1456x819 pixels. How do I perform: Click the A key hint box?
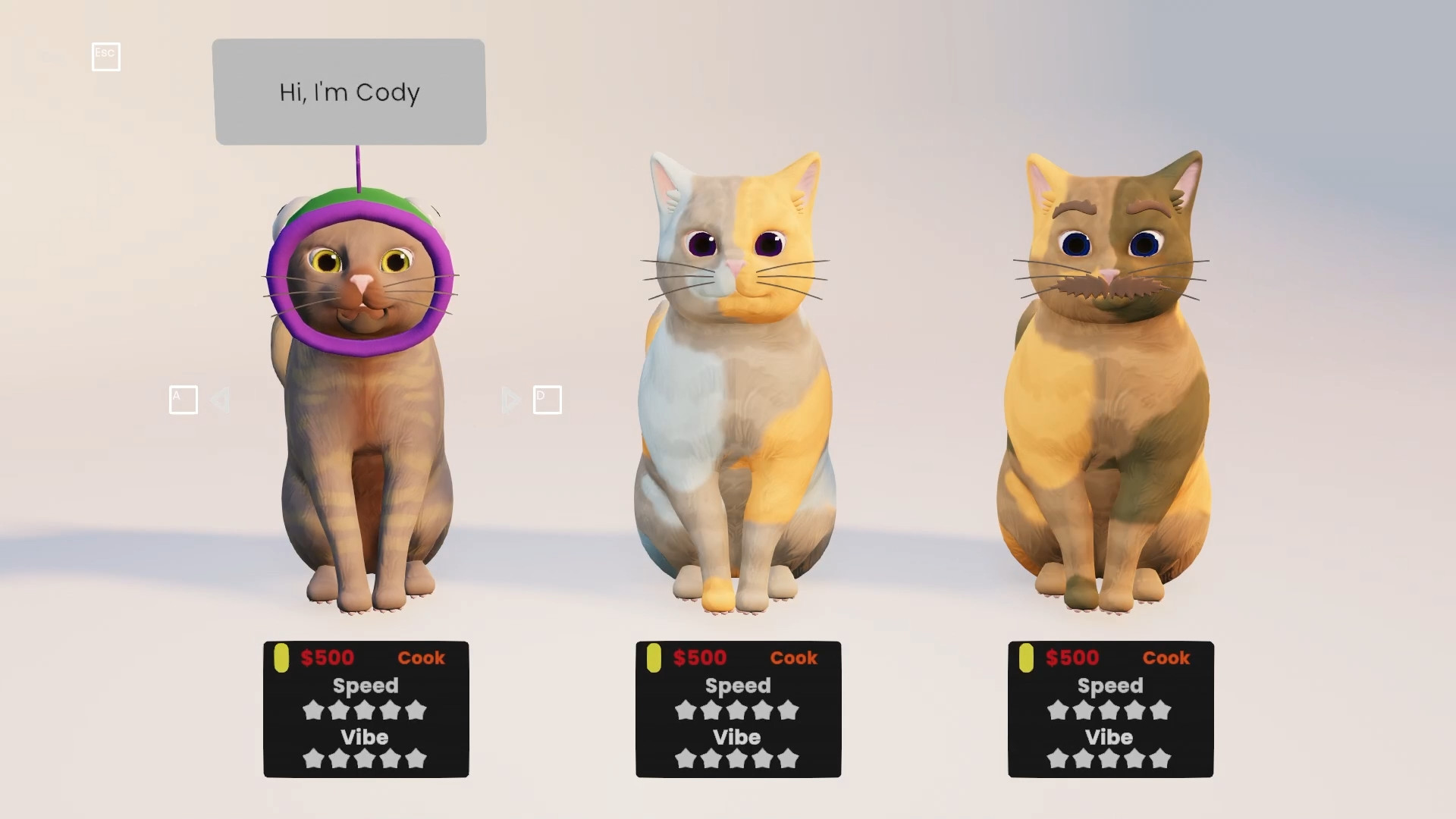[183, 400]
